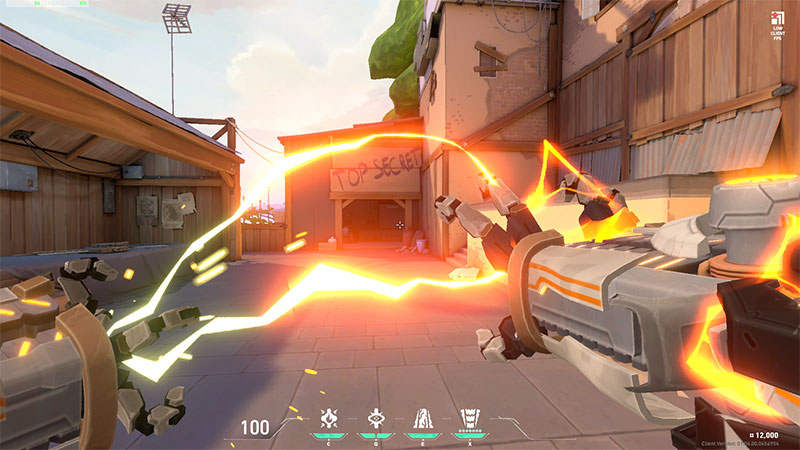
Task: Use the E ability with silhouetted figure
Action: 421,418
